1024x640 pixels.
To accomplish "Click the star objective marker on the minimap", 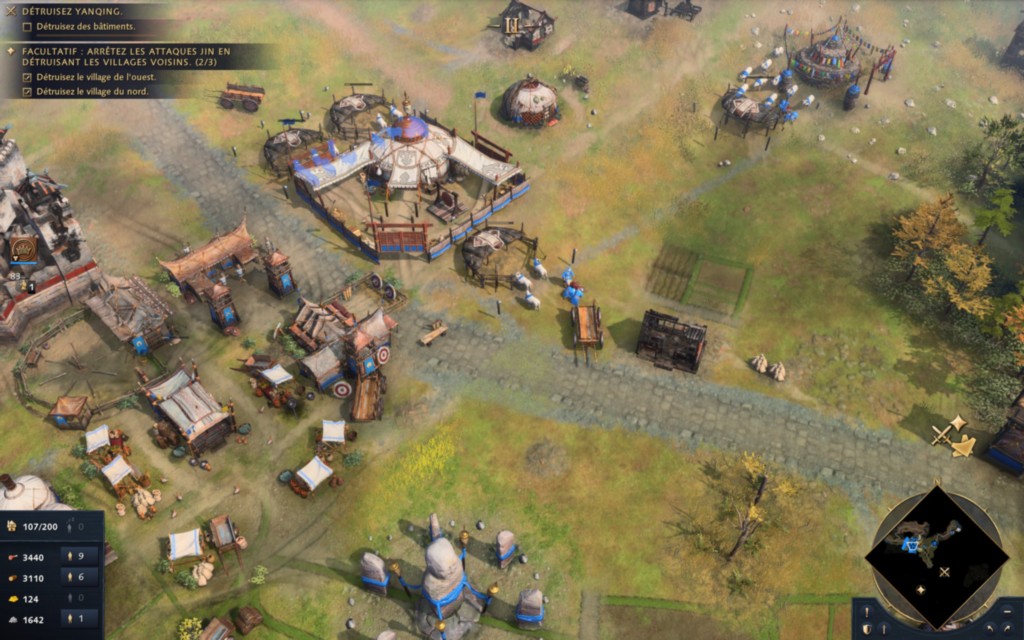I will pyautogui.click(x=920, y=589).
